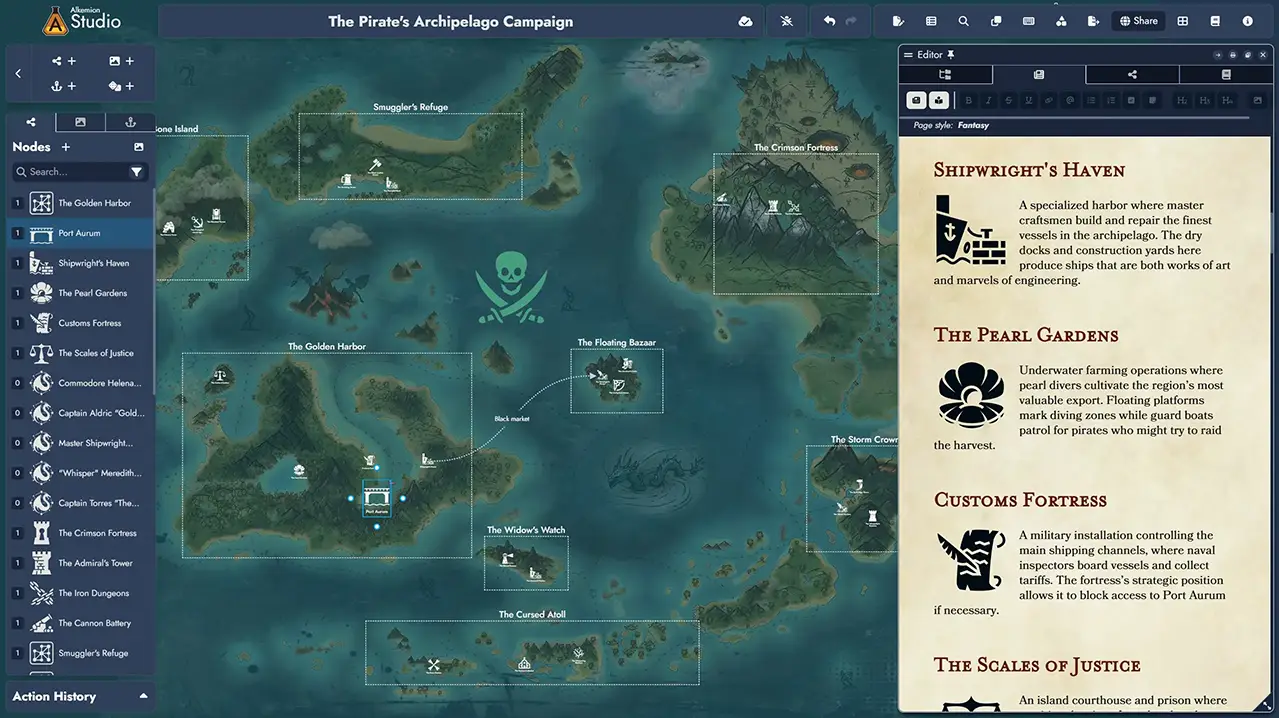This screenshot has width=1279, height=718.
Task: Select The Cannon Battery in the node list
Action: [94, 623]
